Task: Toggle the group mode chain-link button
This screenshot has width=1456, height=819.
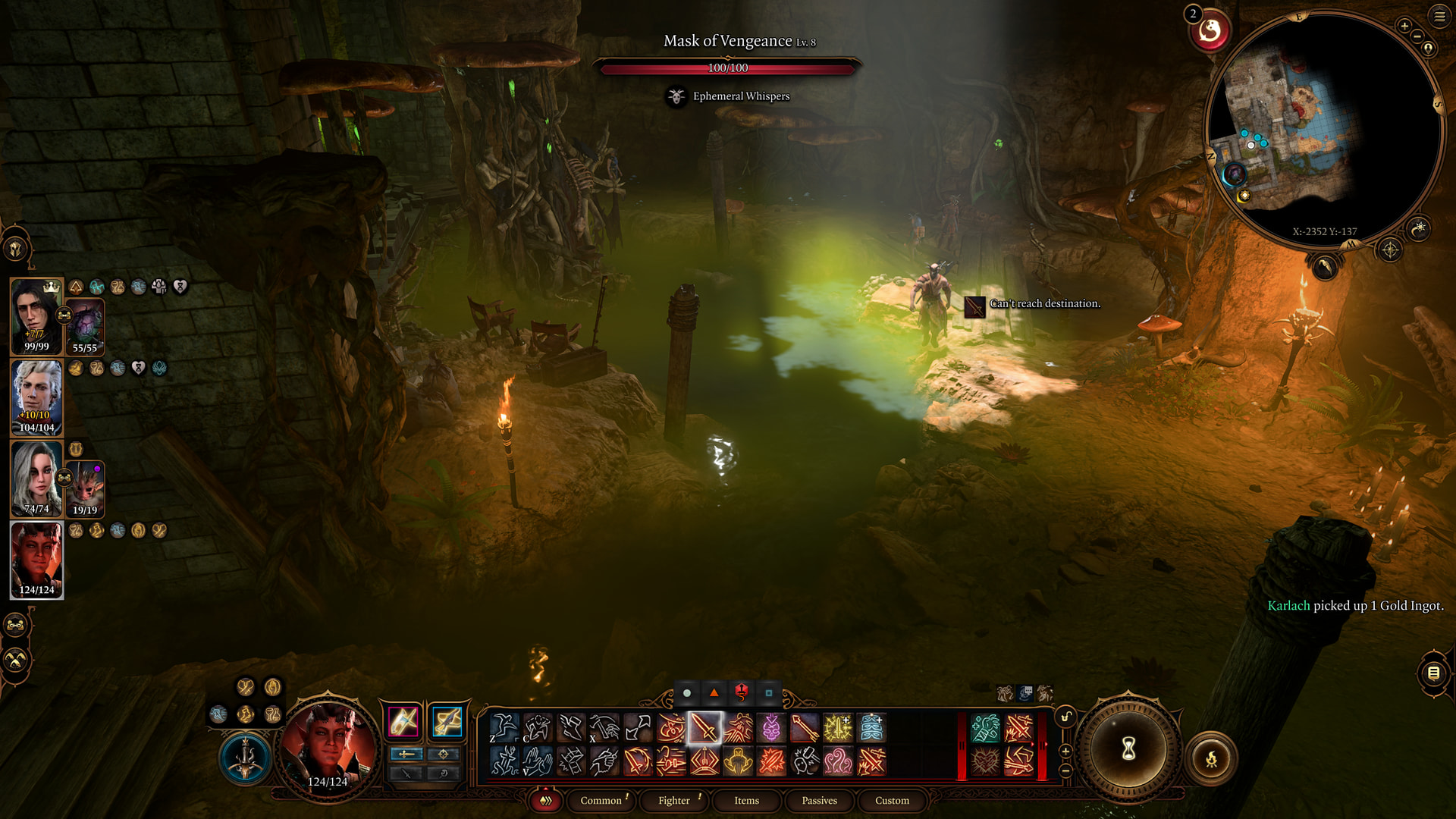Action: tap(15, 625)
